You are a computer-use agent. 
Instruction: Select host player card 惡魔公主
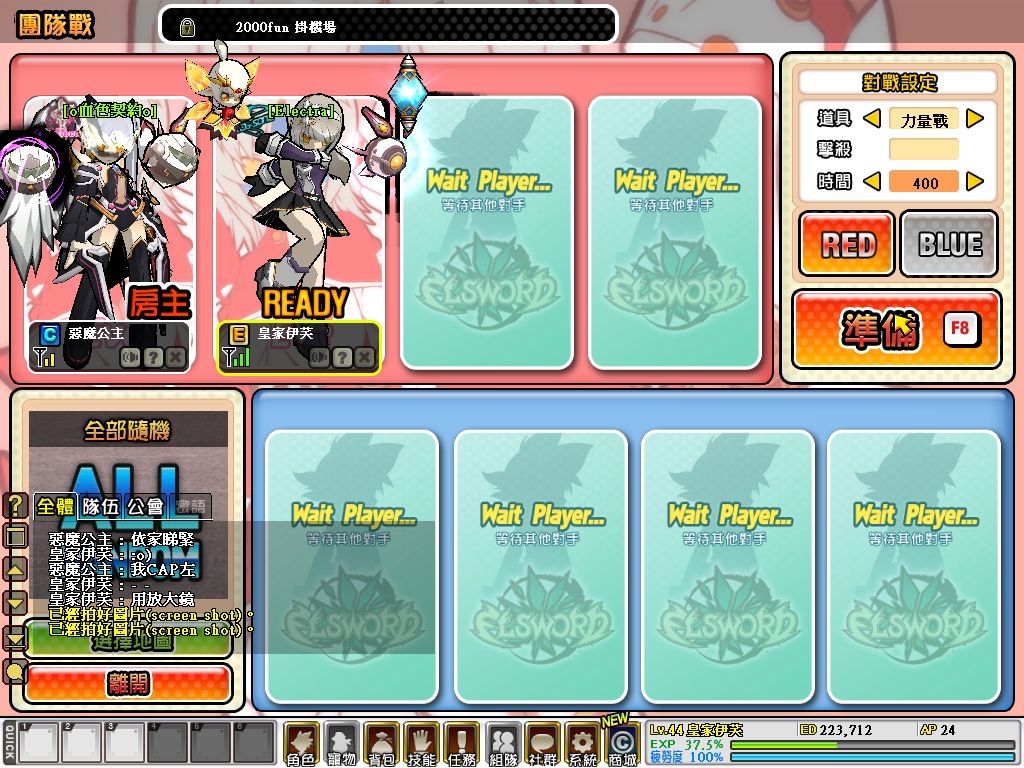tap(110, 235)
